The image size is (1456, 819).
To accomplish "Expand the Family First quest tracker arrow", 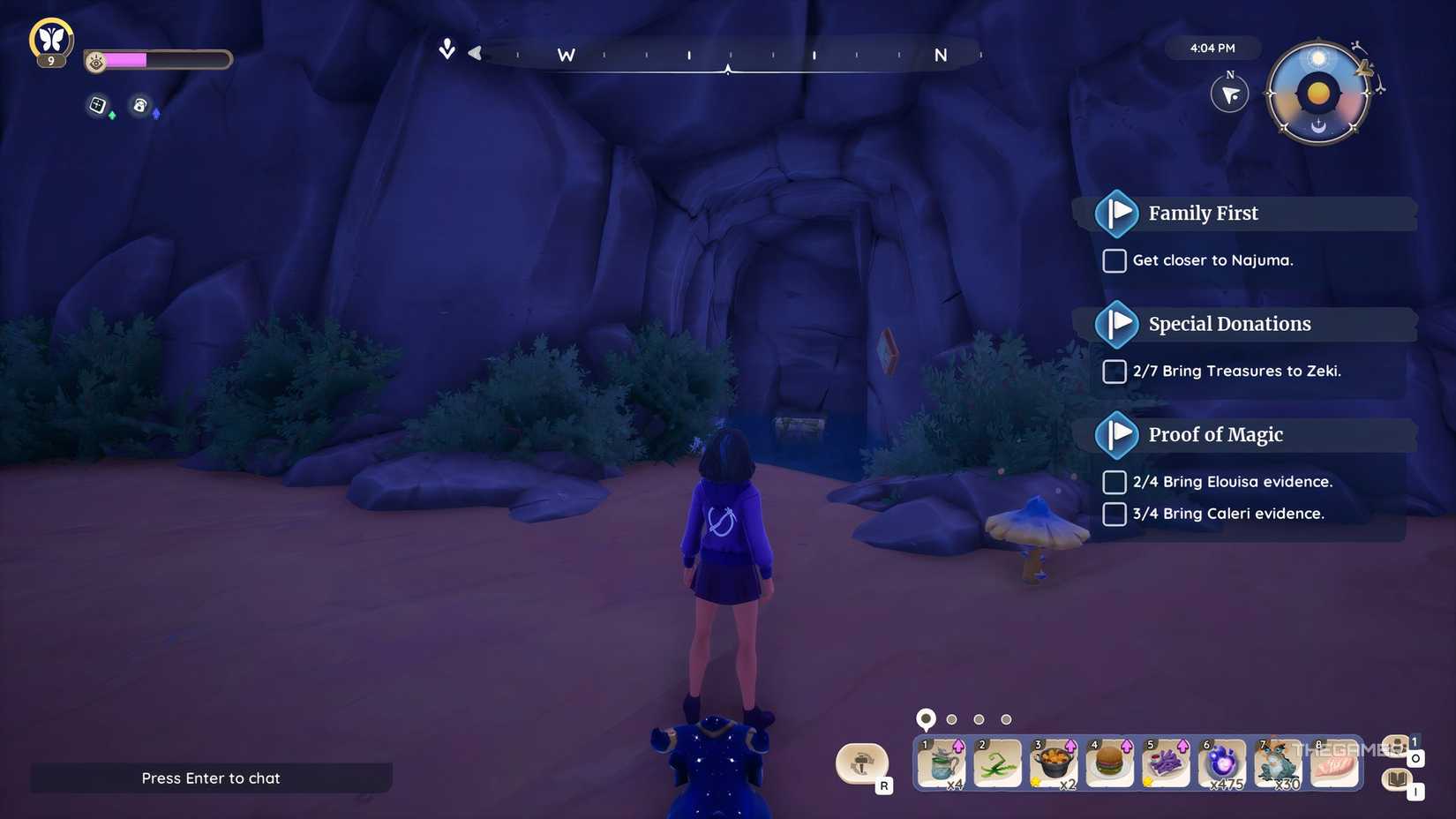I will tap(1117, 213).
